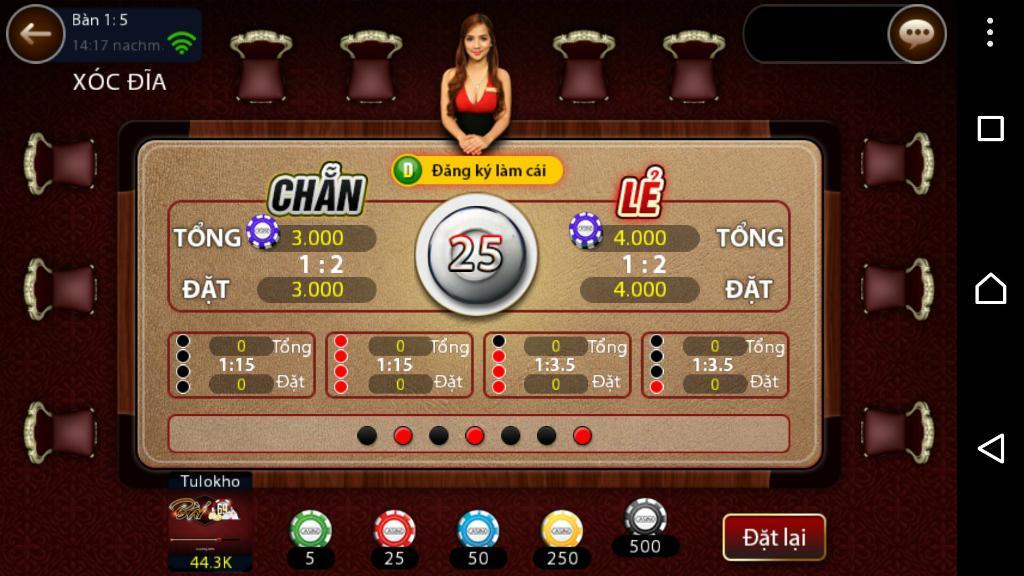
Task: Bet on four red dots 1:15 box
Action: 400,365
